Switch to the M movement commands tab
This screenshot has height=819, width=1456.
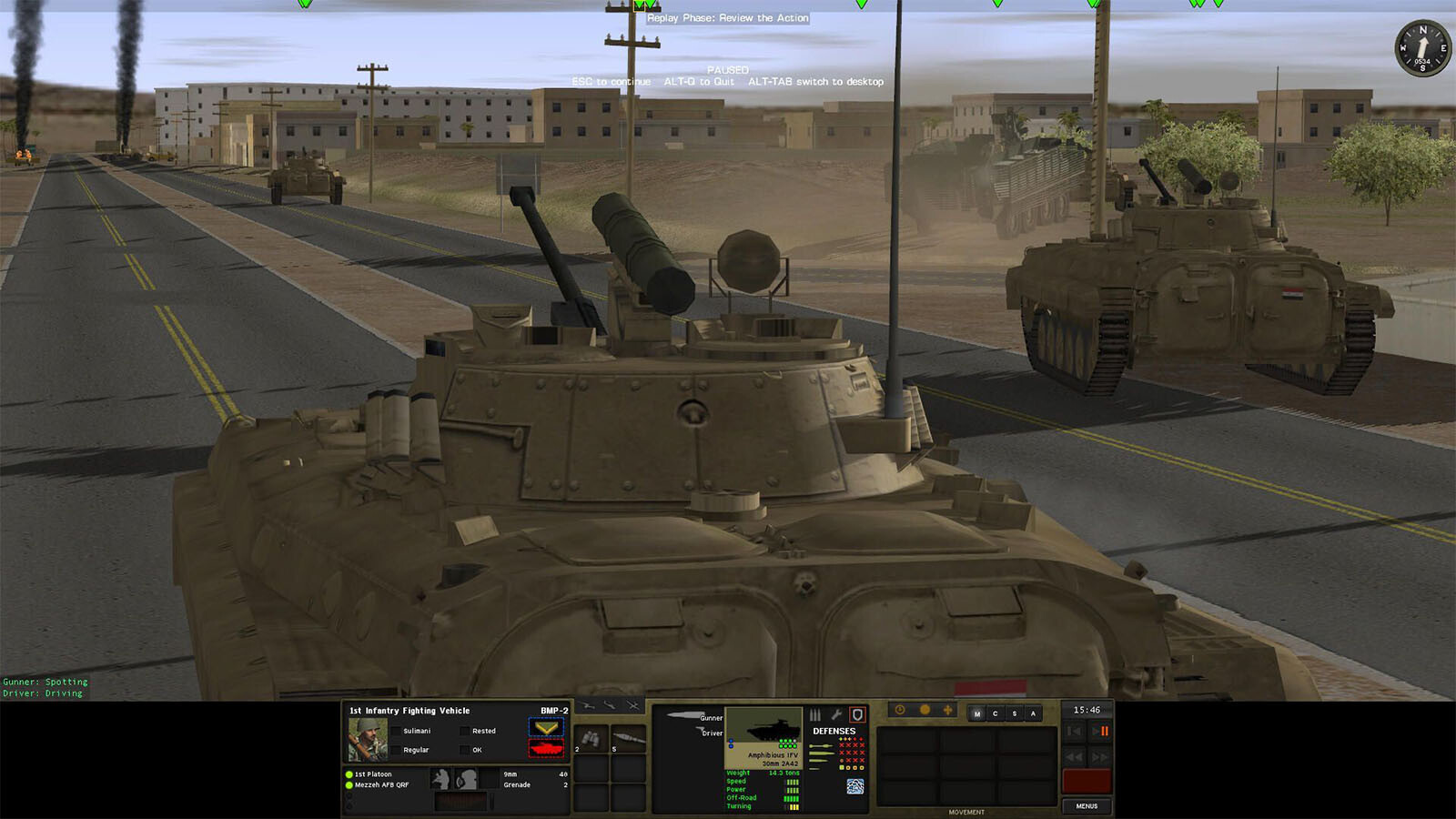coord(977,713)
